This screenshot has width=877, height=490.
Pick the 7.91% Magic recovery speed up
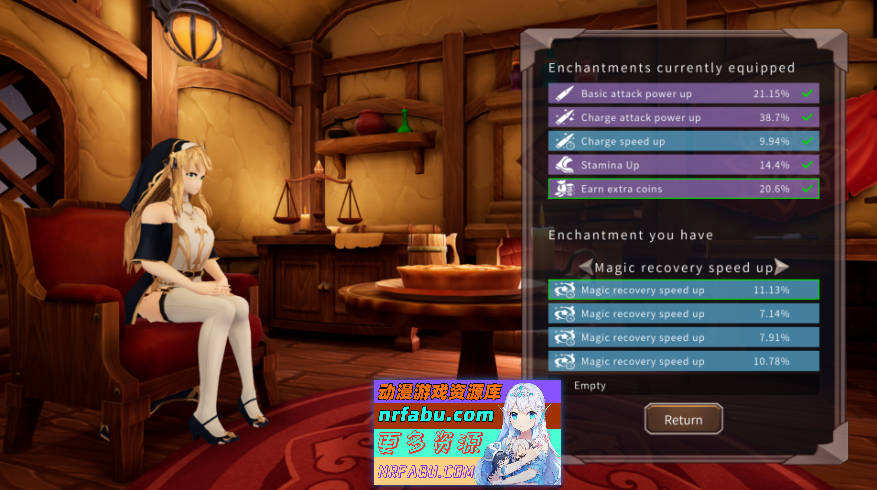tap(683, 338)
